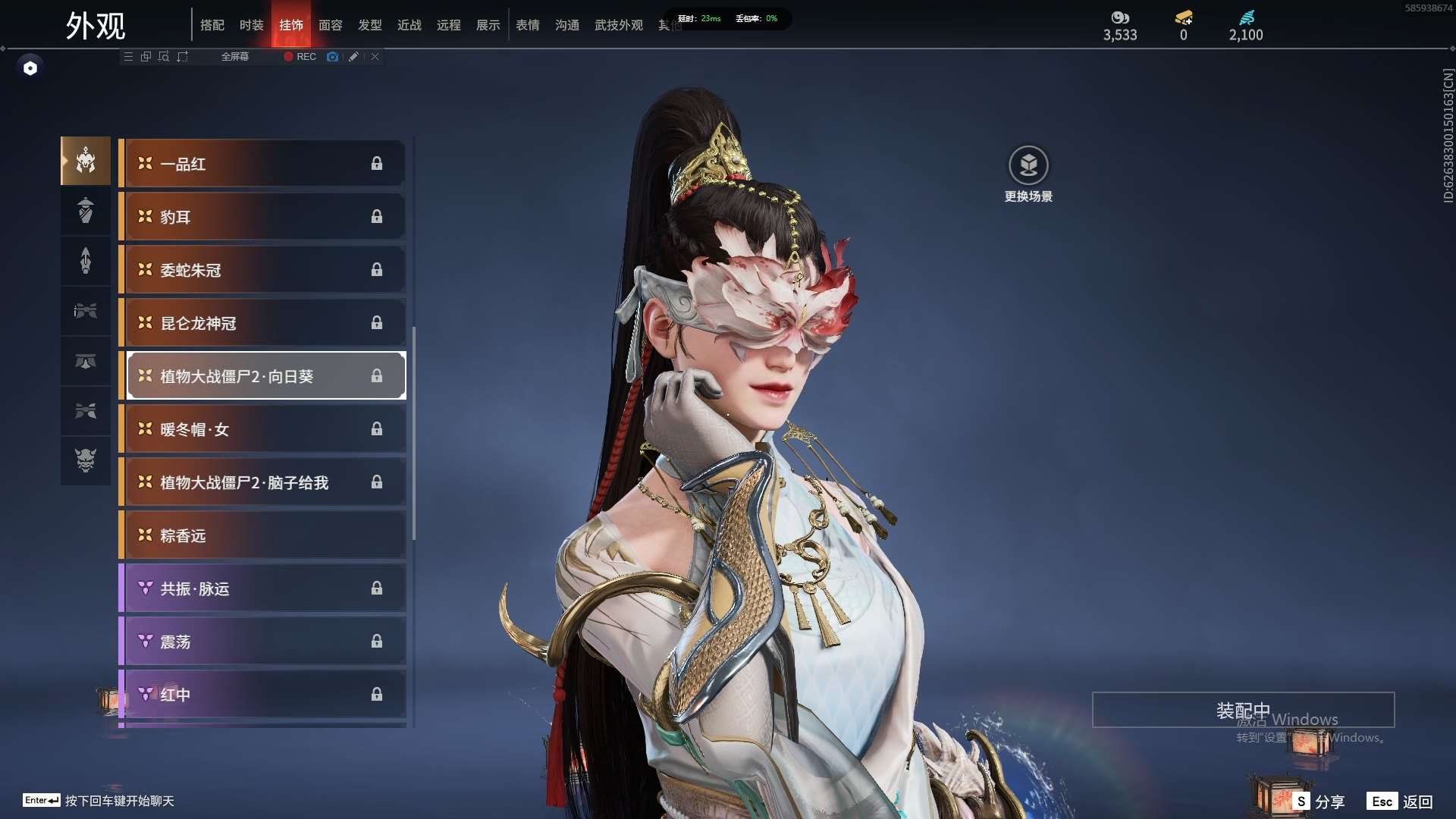1456x819 pixels.
Task: Start recording with the REC button
Action: [x=300, y=57]
